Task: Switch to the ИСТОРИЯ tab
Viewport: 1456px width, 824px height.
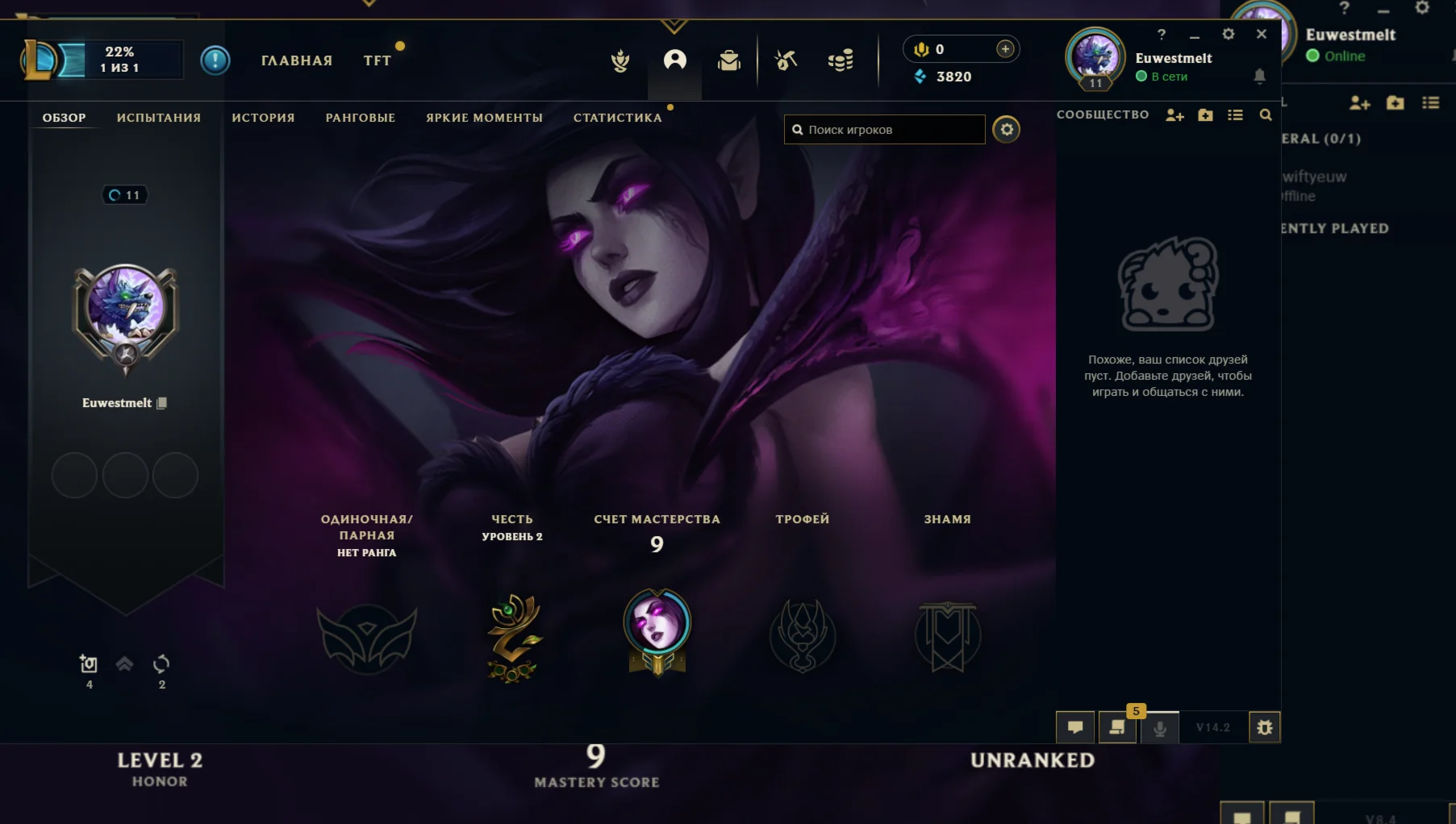Action: pos(262,118)
